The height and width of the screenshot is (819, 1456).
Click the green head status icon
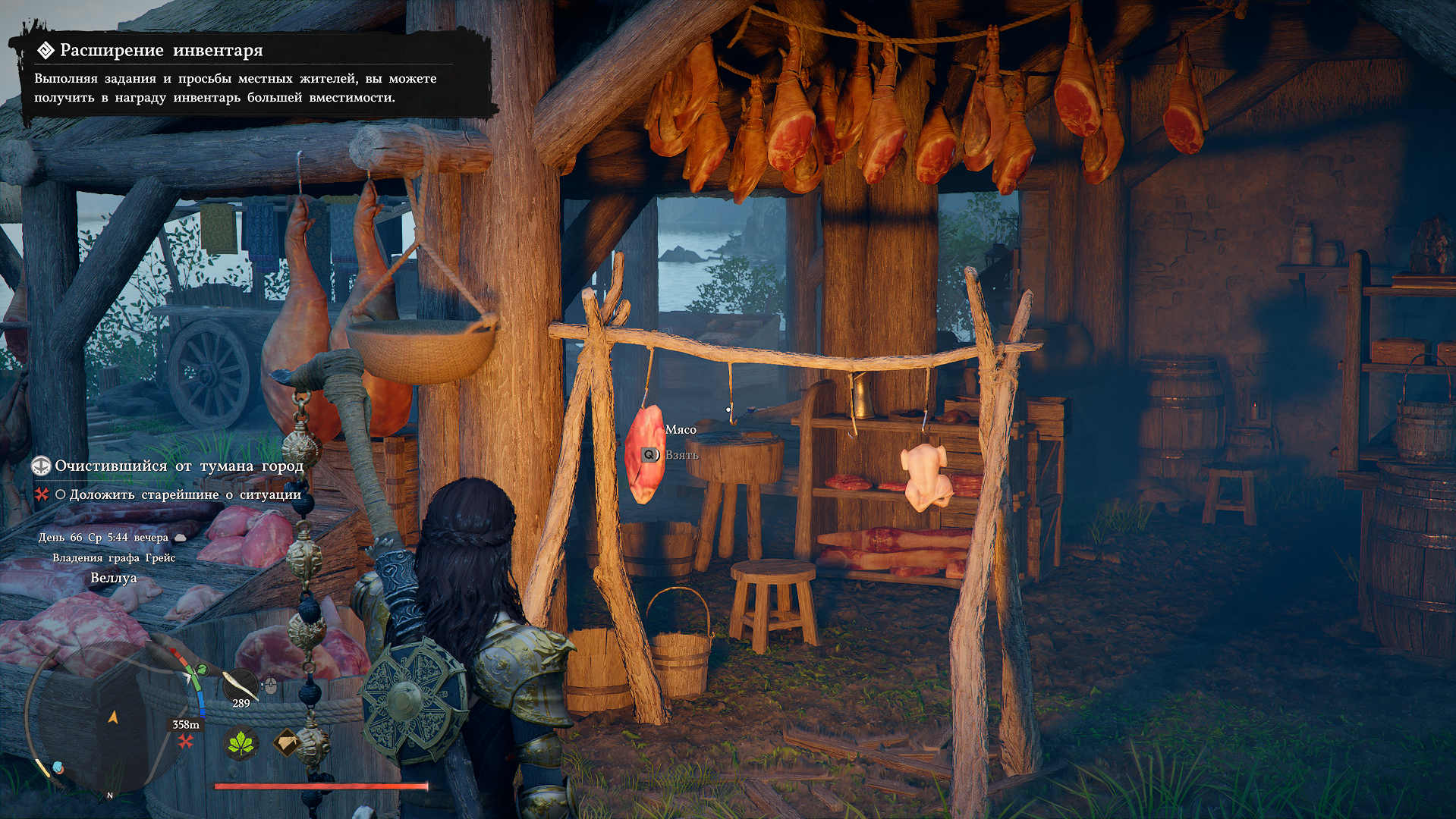pos(202,670)
